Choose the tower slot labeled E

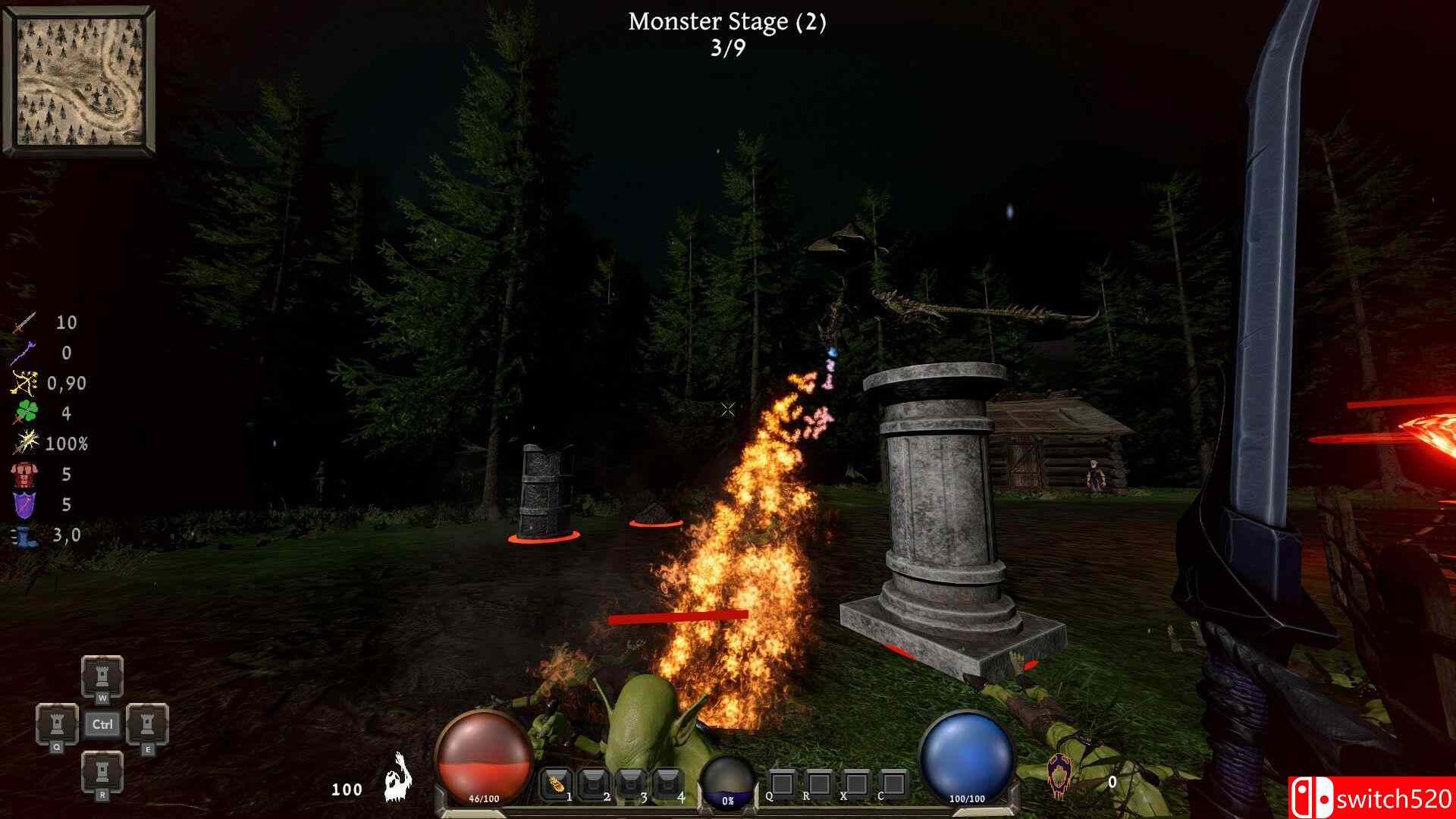tap(146, 723)
